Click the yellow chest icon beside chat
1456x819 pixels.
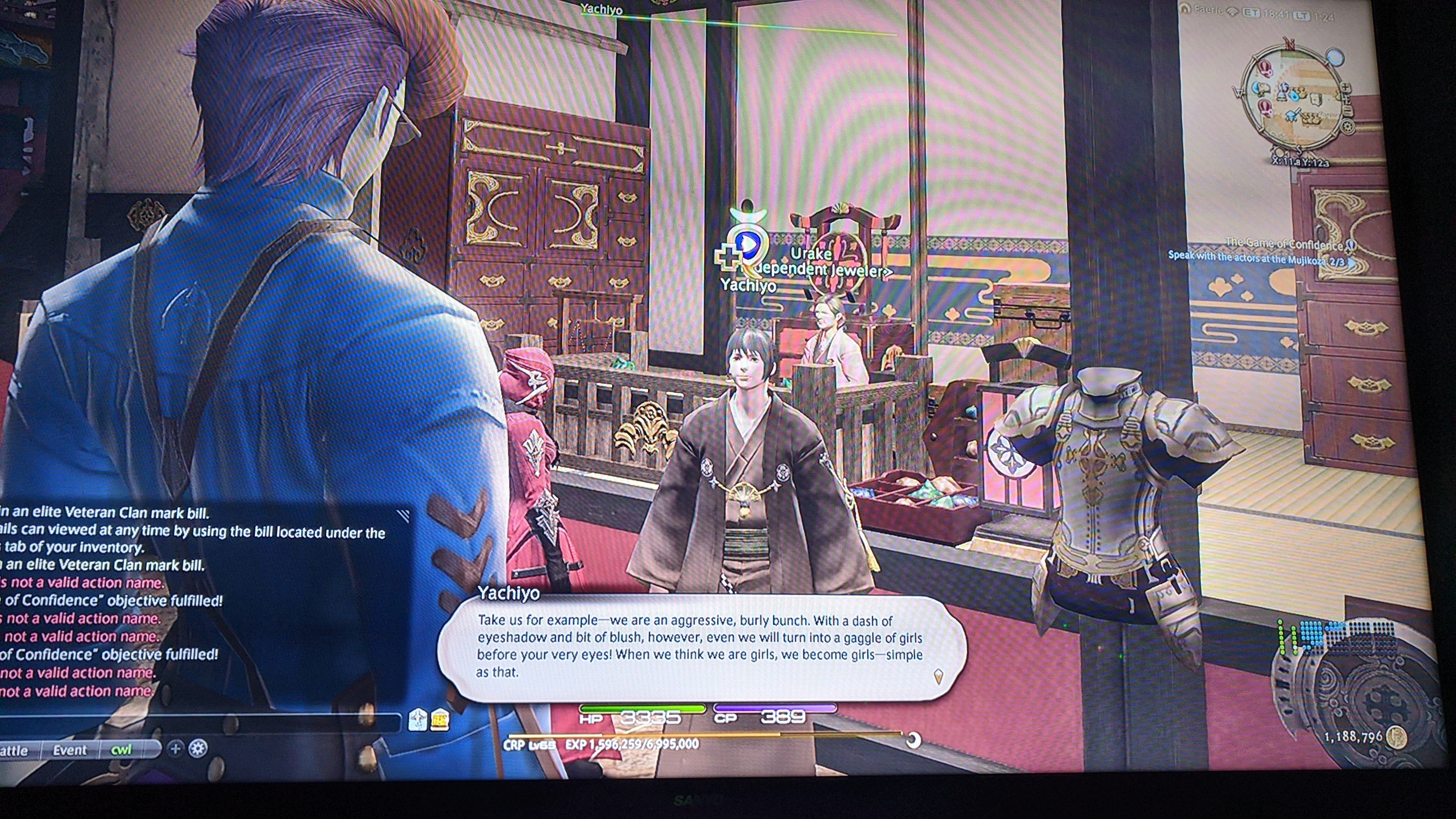pos(440,720)
